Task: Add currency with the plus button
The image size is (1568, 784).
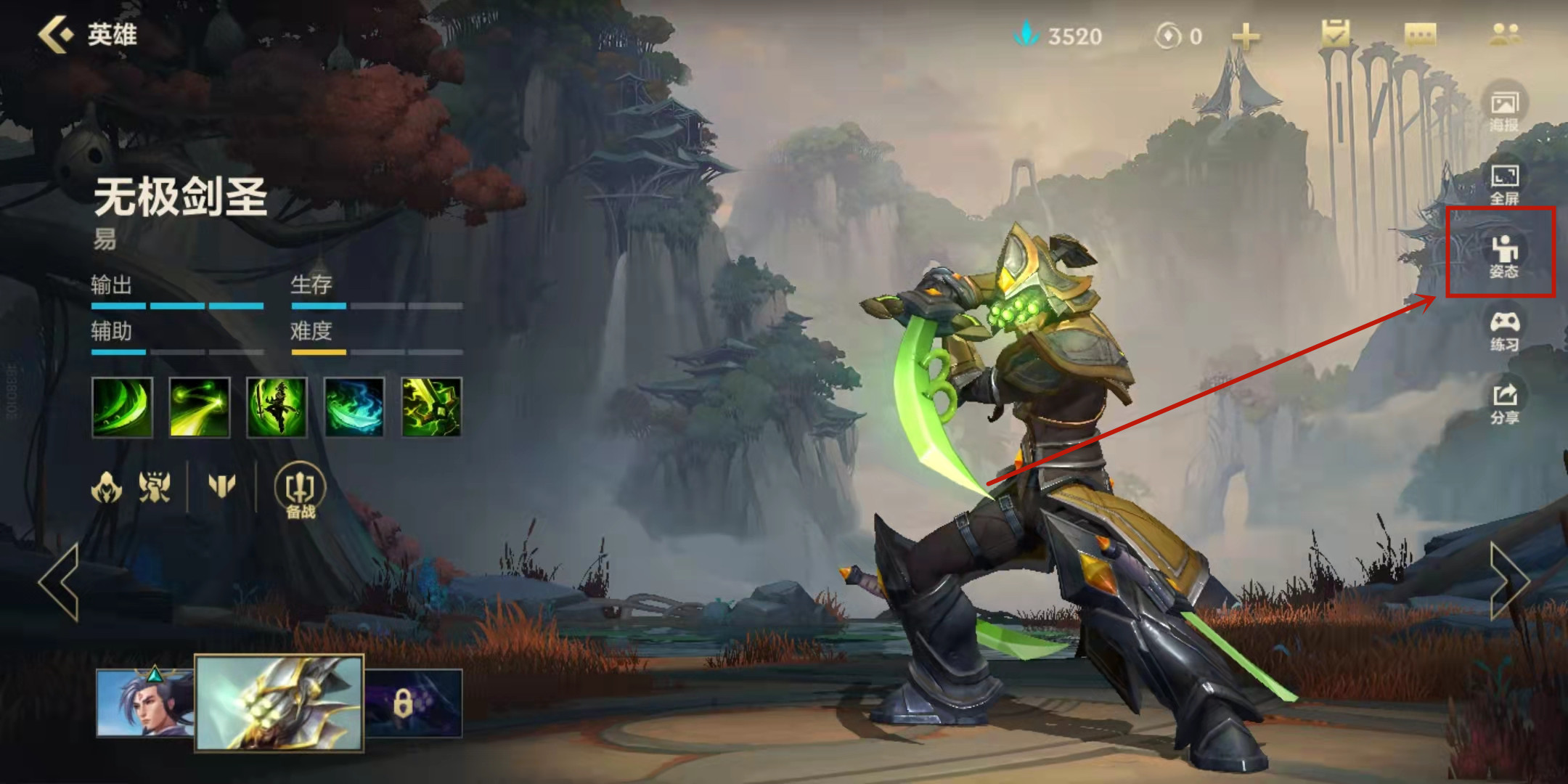Action: [x=1246, y=36]
